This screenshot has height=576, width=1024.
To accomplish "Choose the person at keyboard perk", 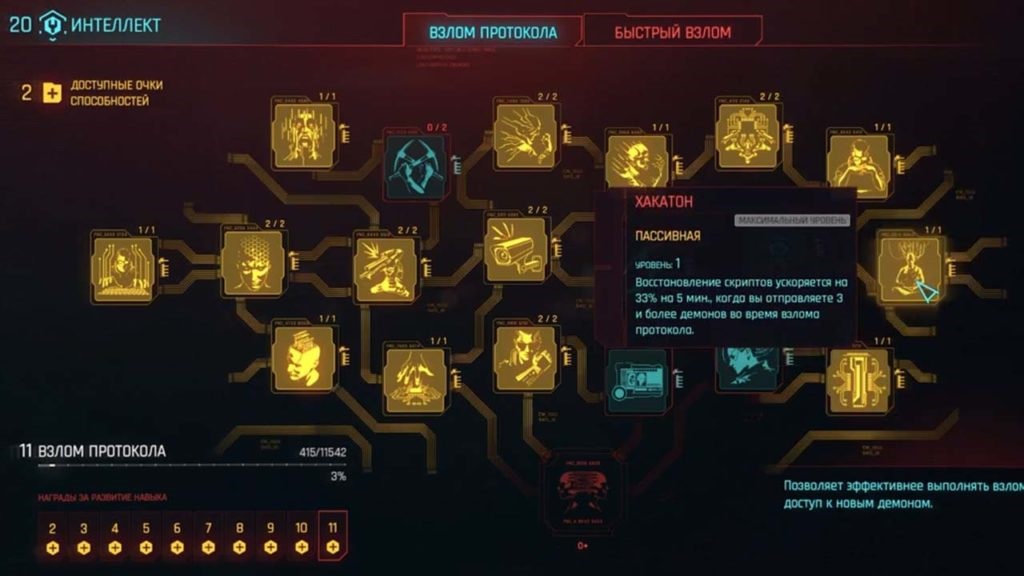I will pos(122,270).
